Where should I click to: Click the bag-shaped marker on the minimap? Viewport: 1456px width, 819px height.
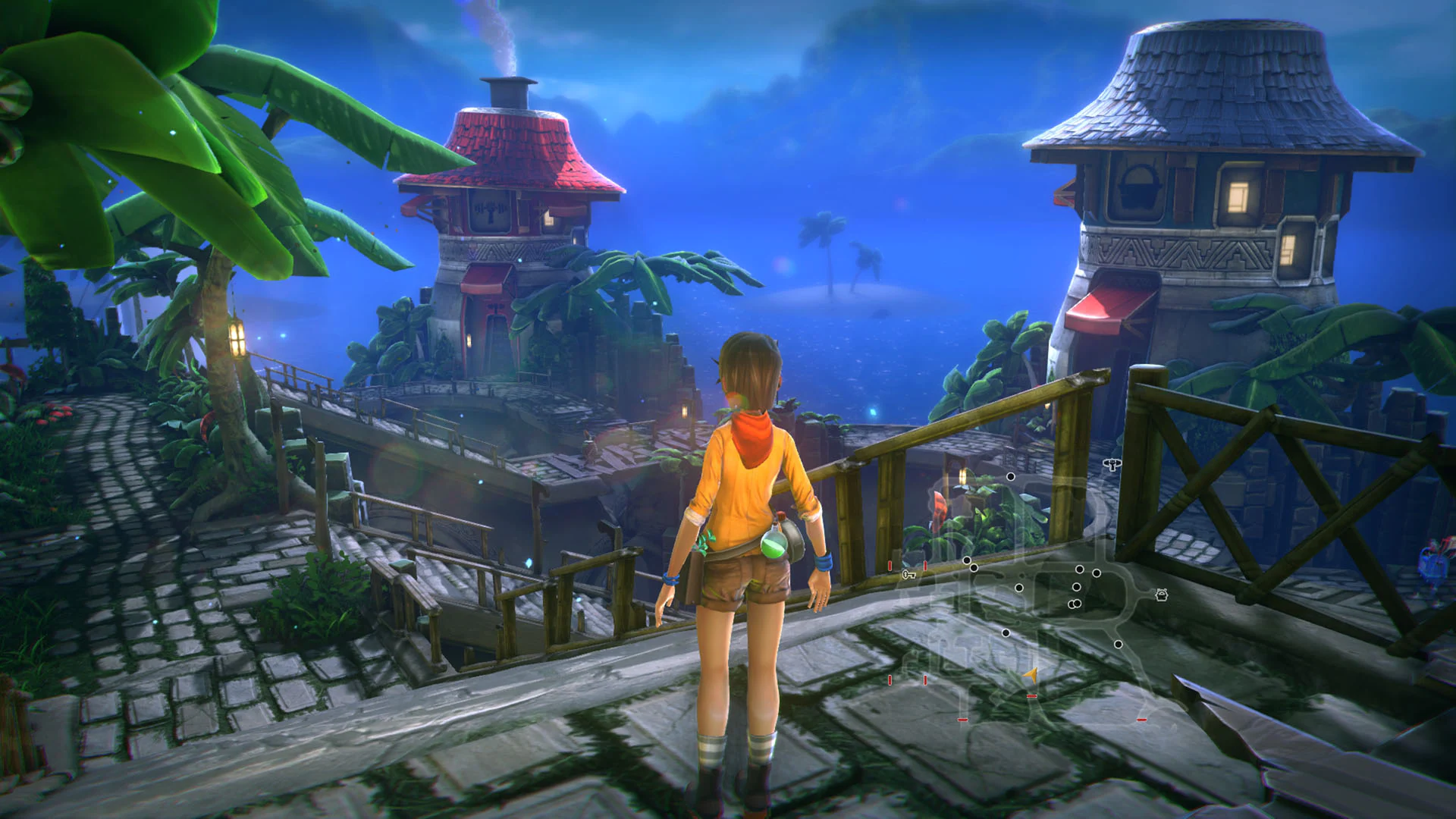[x=1161, y=595]
